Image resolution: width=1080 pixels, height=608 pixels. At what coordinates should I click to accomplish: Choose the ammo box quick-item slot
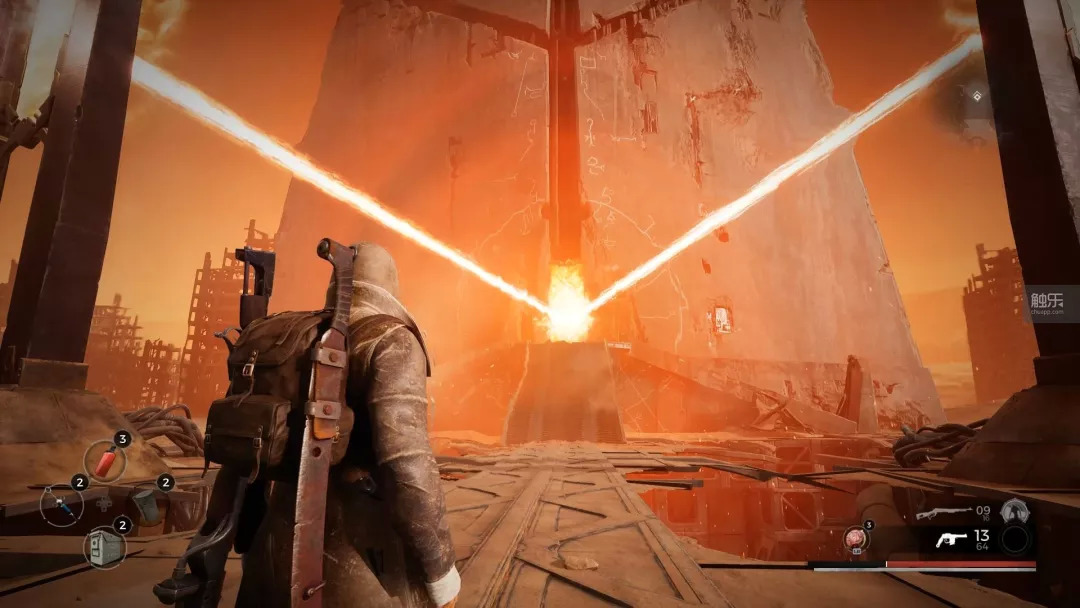click(x=104, y=546)
